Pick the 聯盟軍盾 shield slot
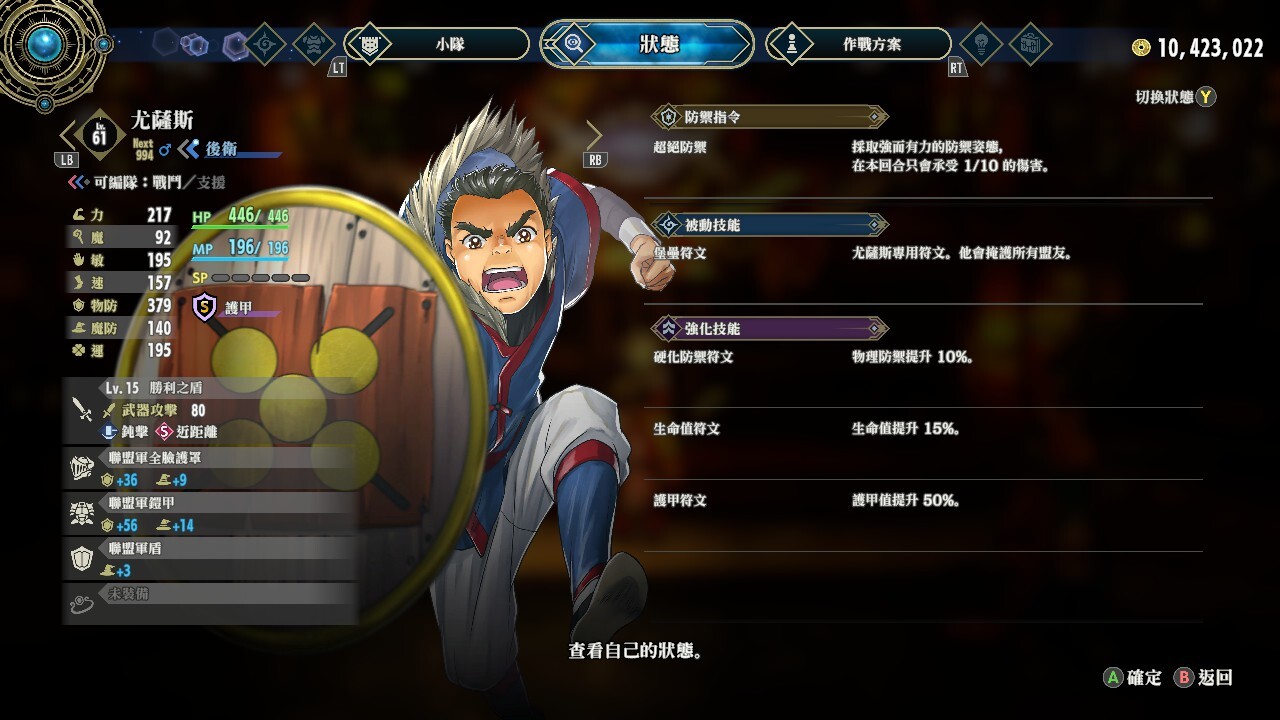The width and height of the screenshot is (1280, 720). [210, 559]
